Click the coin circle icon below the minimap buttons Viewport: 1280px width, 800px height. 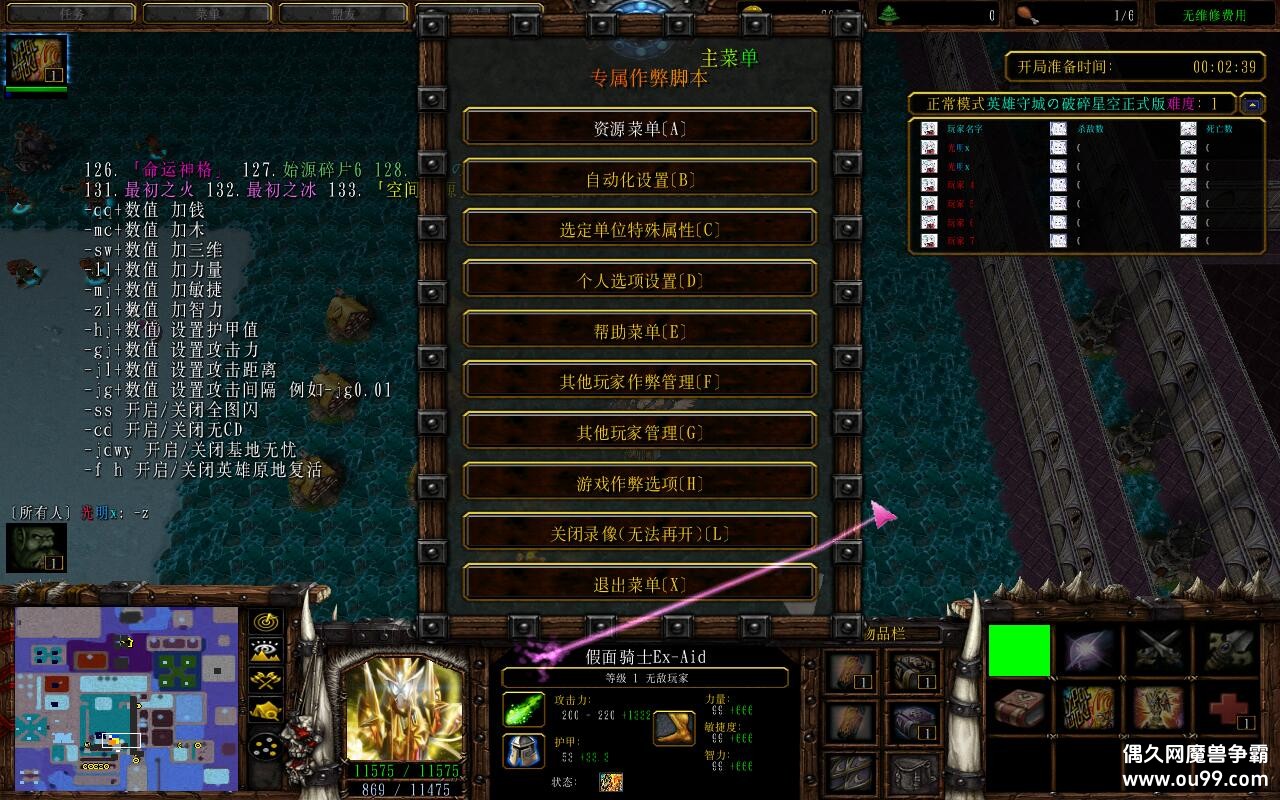[x=263, y=746]
